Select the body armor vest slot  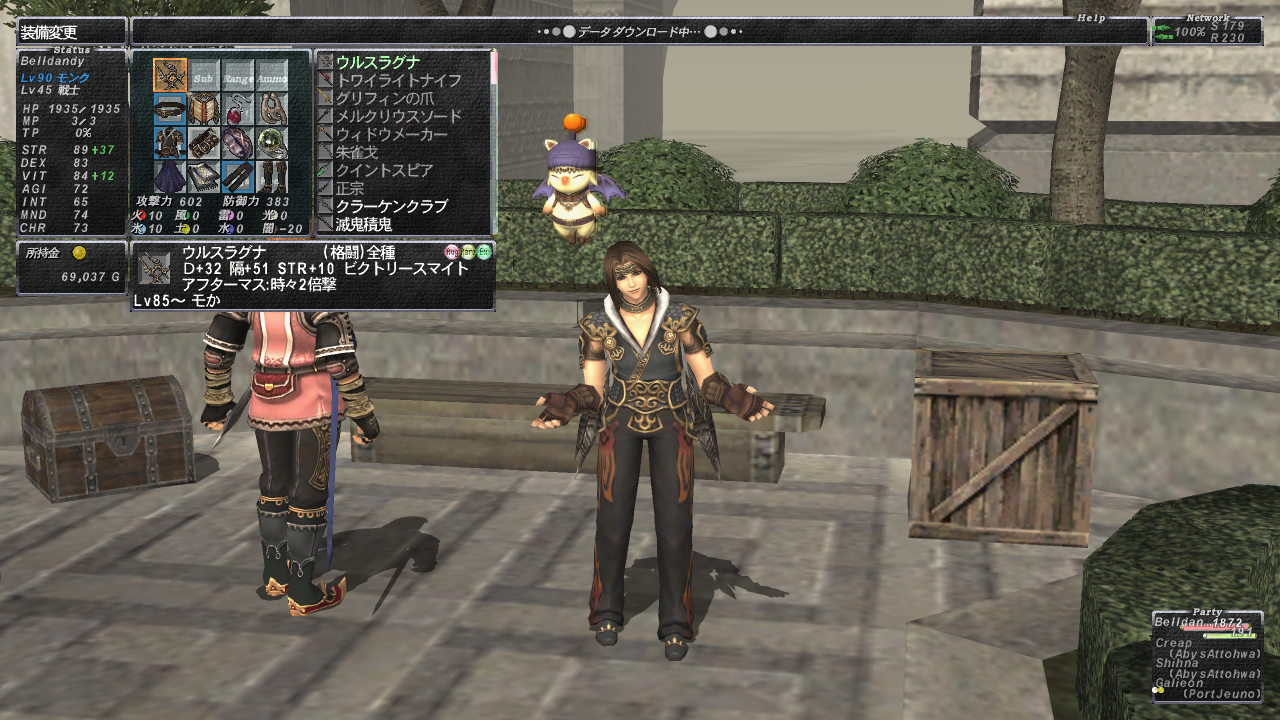(x=170, y=142)
